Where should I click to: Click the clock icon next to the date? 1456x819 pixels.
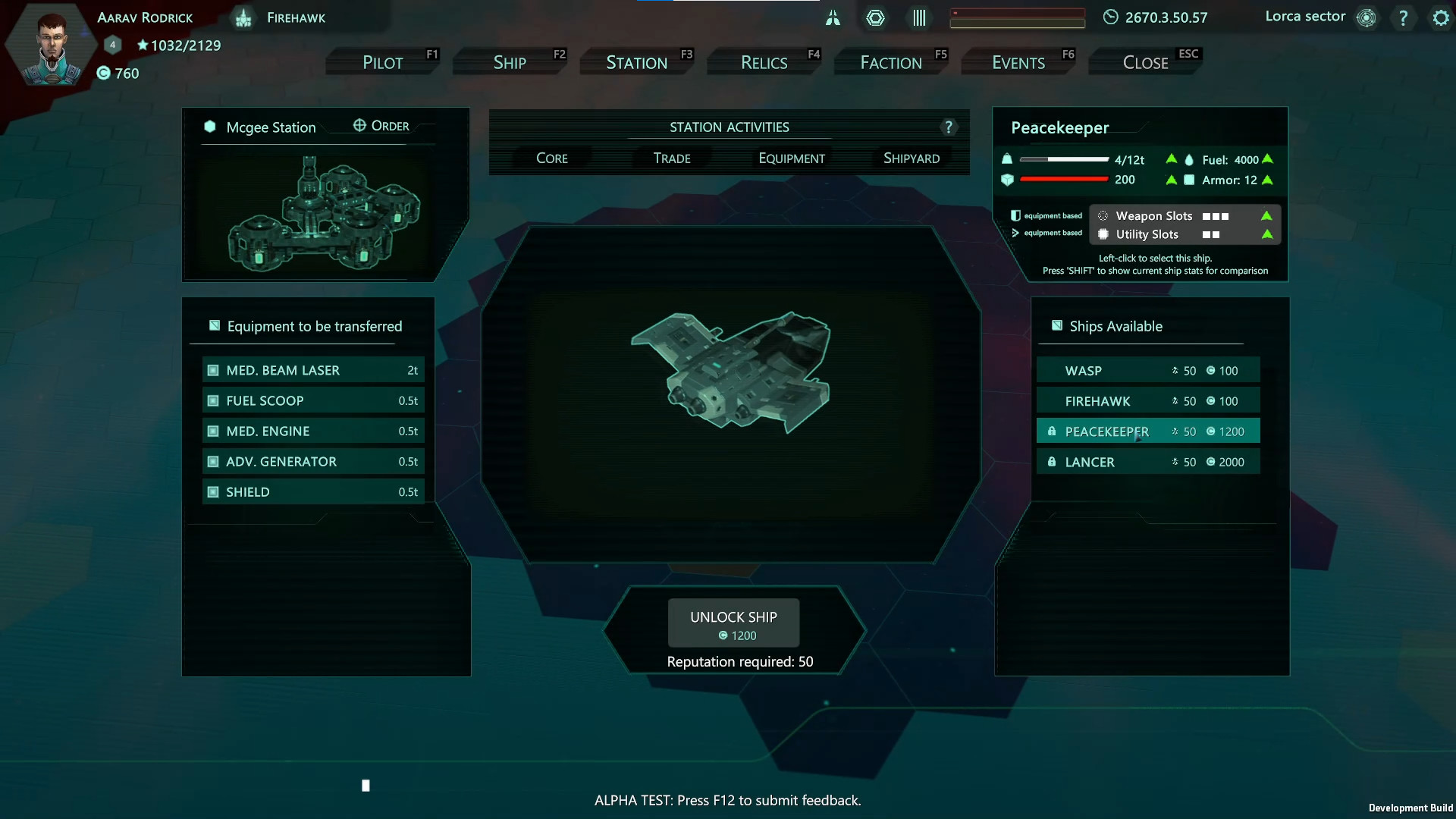coord(1110,17)
